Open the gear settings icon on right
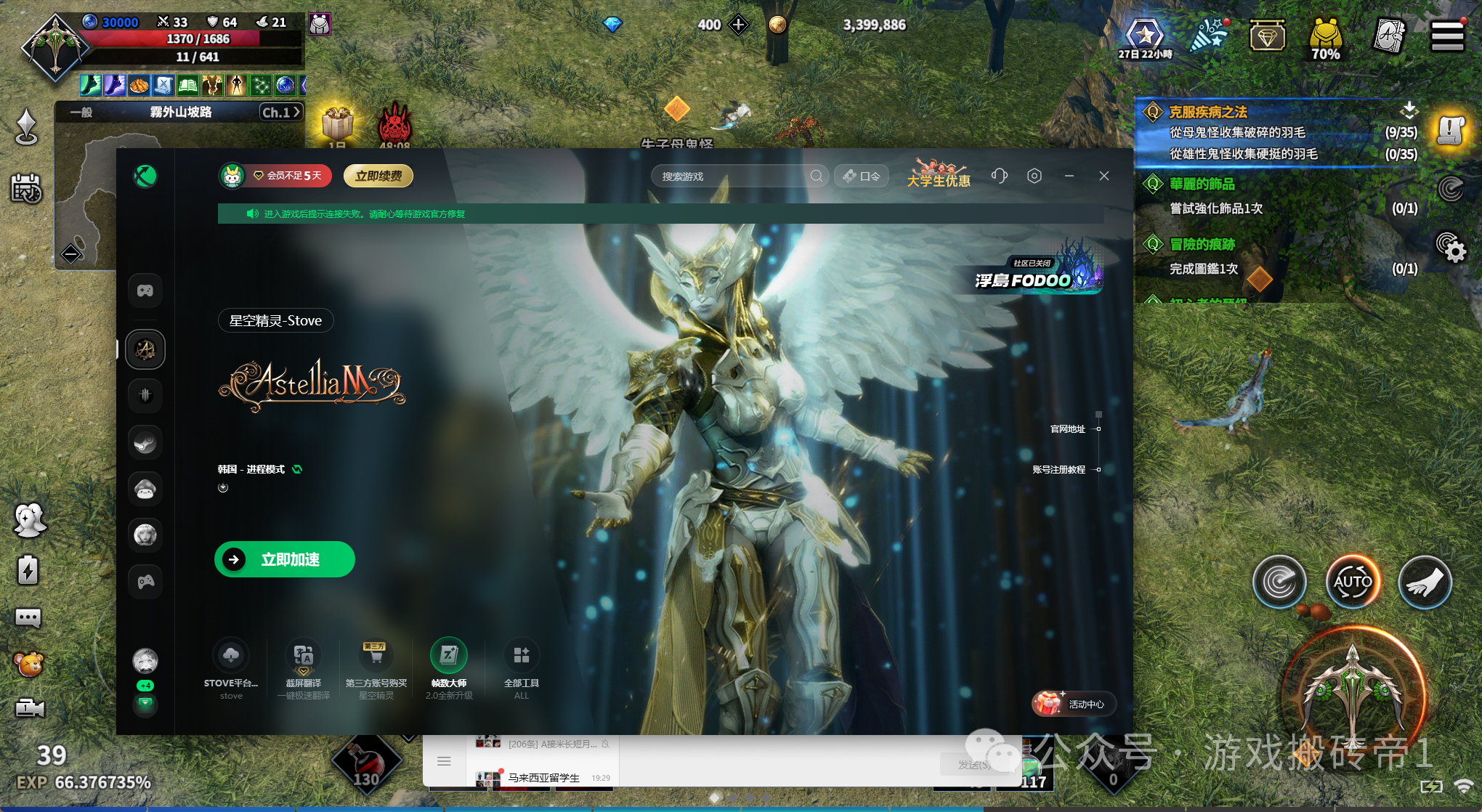This screenshot has height=812, width=1482. [1451, 248]
